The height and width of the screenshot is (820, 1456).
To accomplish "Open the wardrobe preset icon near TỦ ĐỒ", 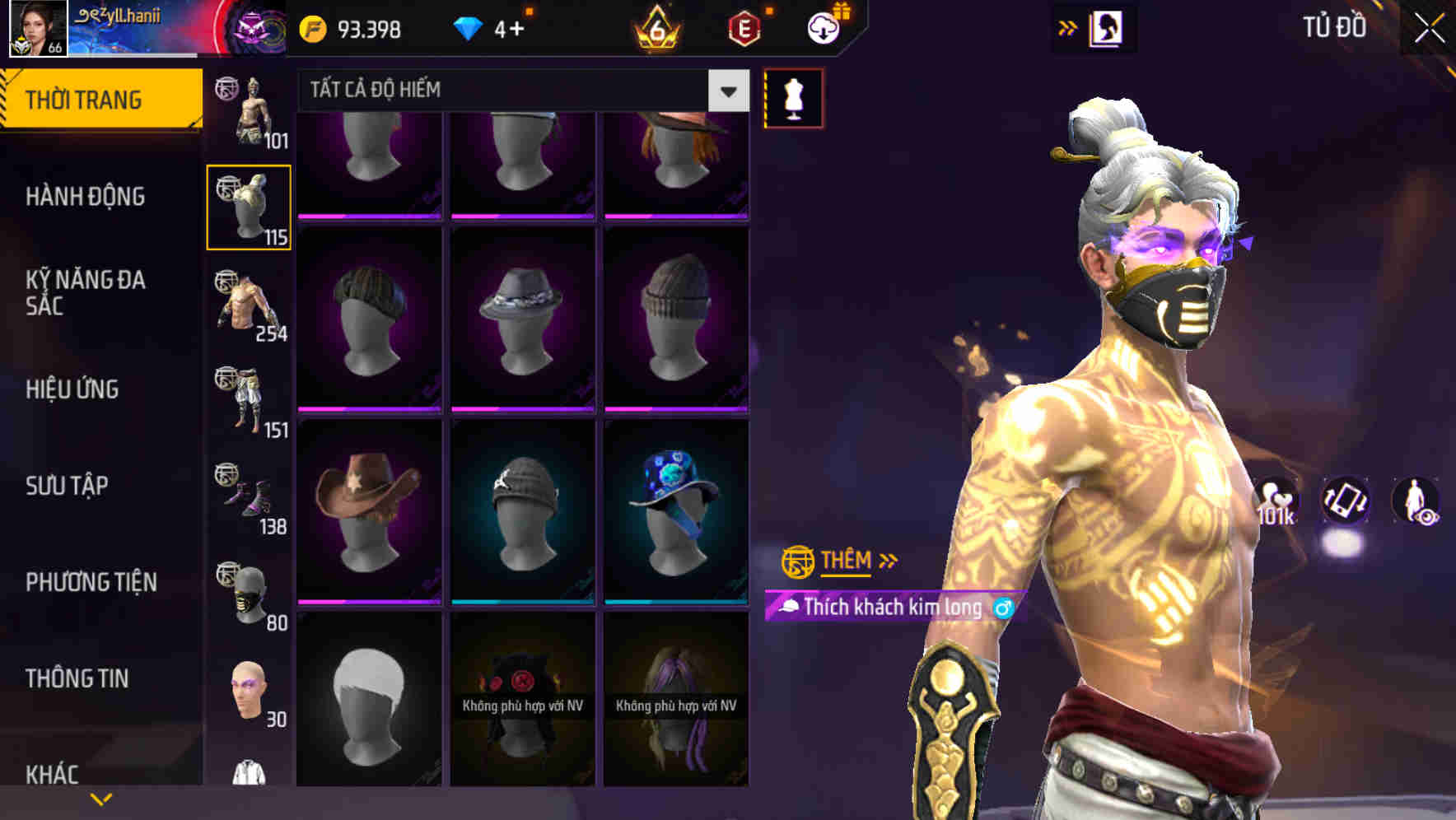I will point(1105,26).
